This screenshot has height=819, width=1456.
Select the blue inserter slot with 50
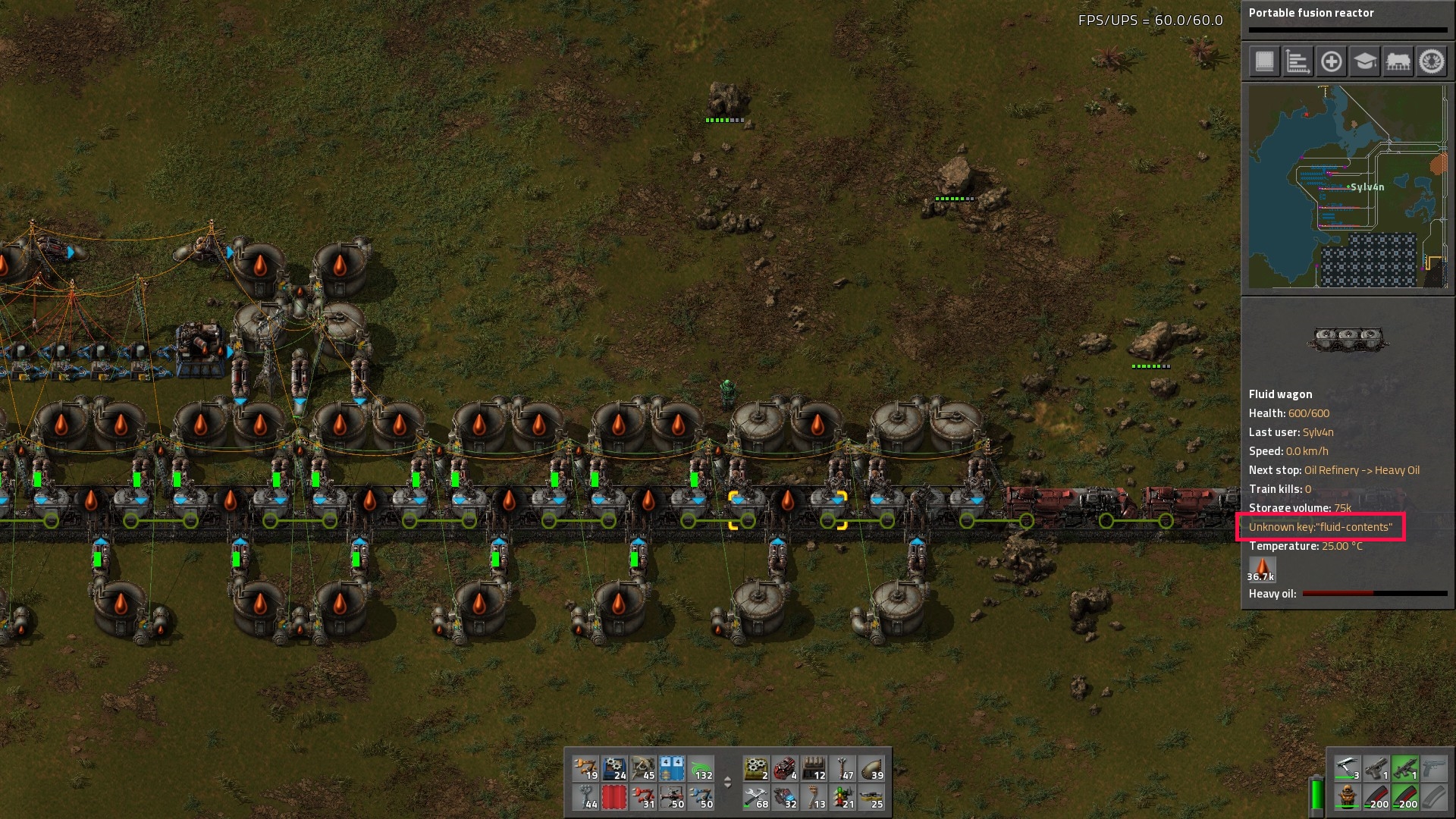tap(701, 797)
